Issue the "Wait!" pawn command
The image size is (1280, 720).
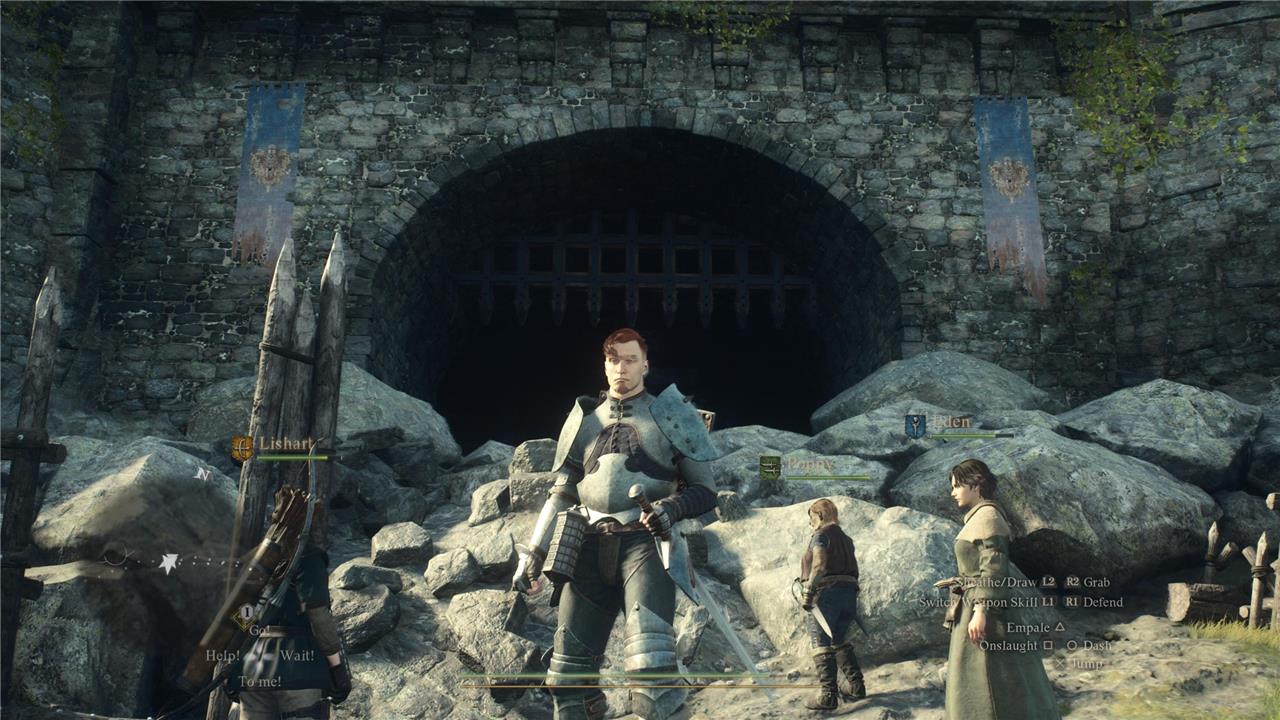[x=297, y=655]
